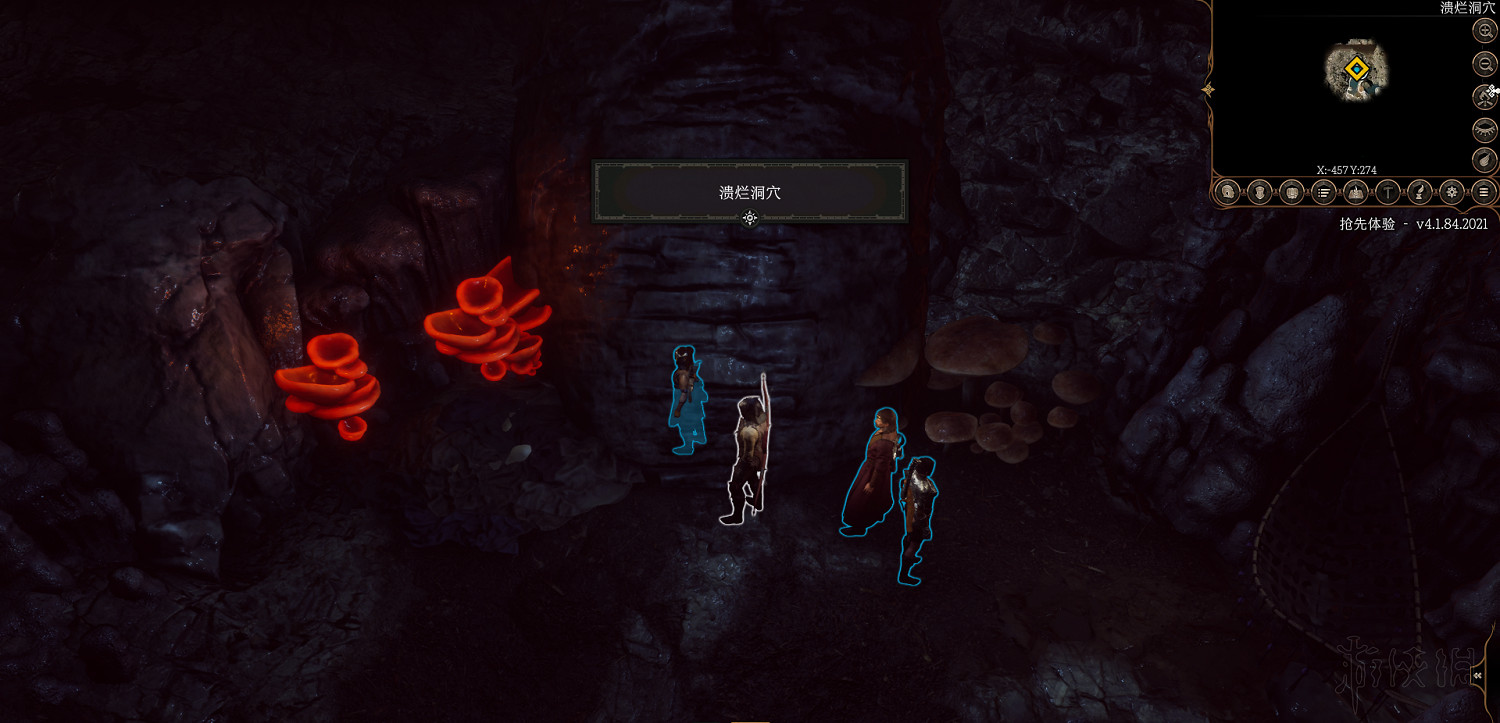Open character sheet with the helmet icon

pos(1226,191)
